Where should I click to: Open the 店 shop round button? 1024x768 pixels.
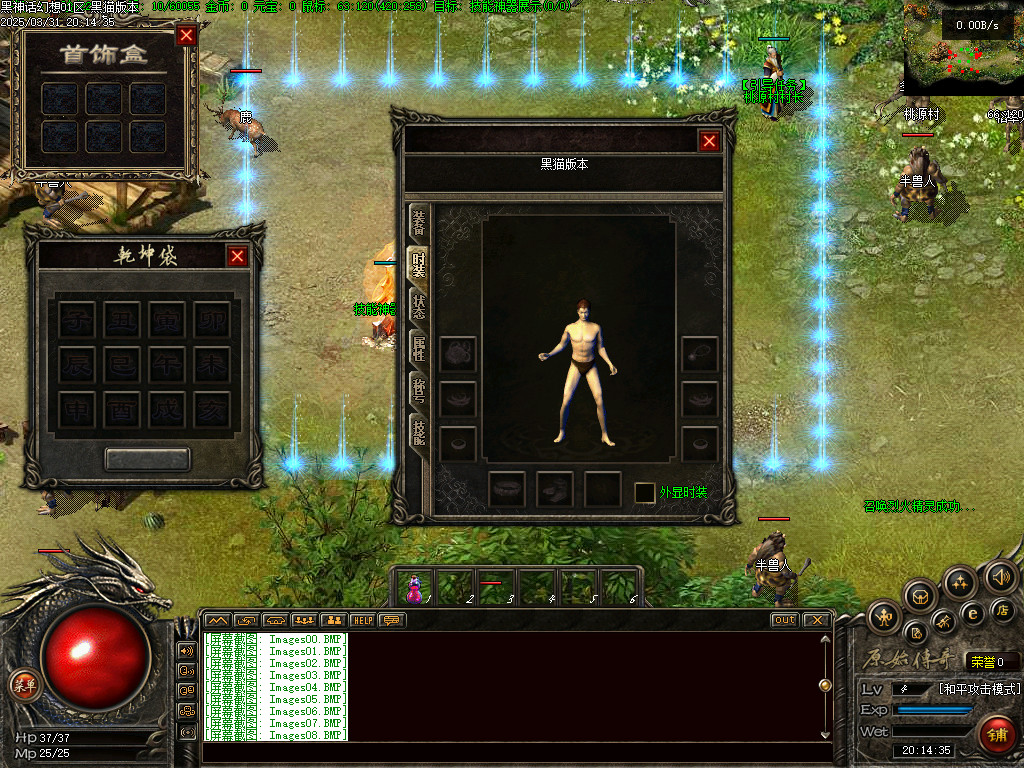[x=1003, y=610]
